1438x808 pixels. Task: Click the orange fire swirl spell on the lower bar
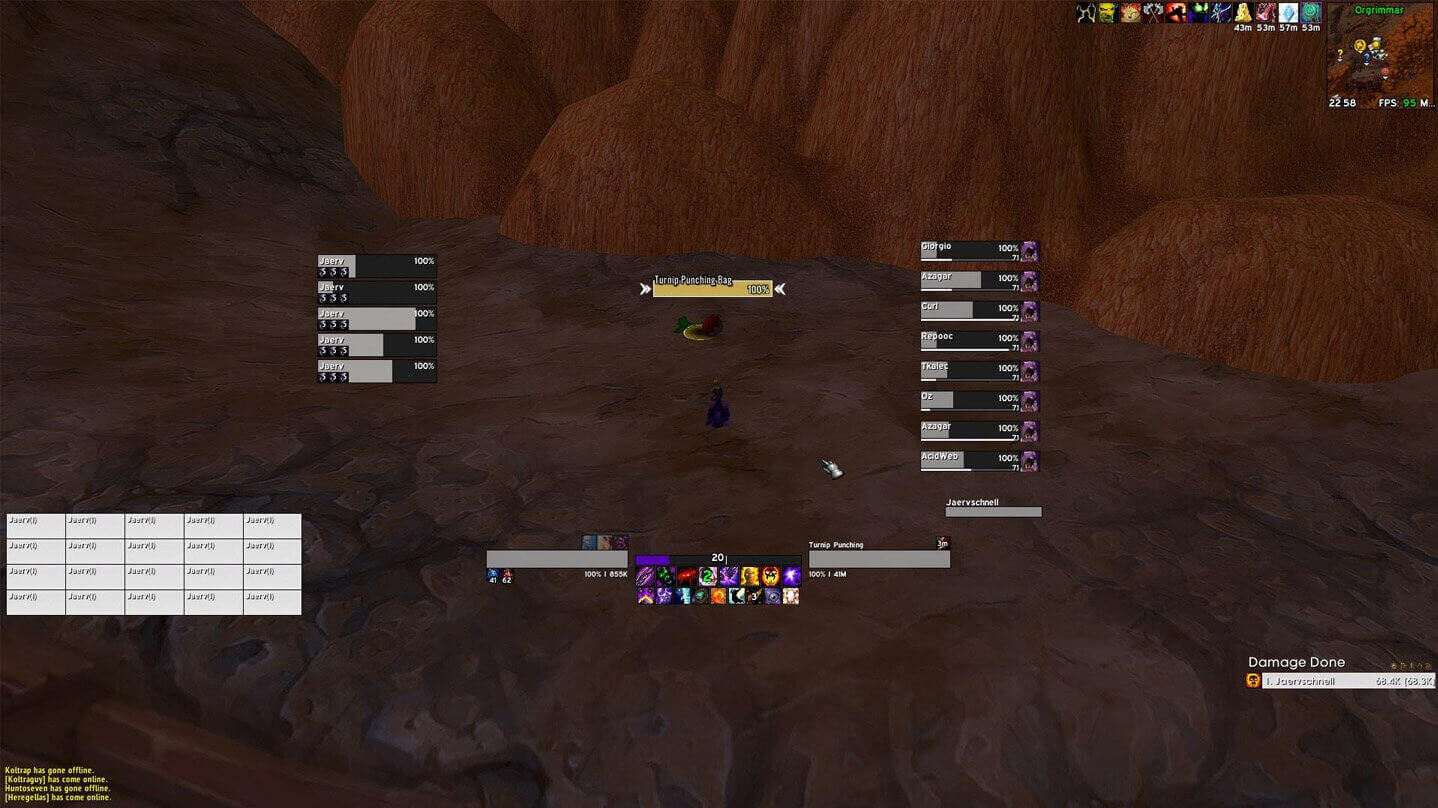click(x=719, y=596)
